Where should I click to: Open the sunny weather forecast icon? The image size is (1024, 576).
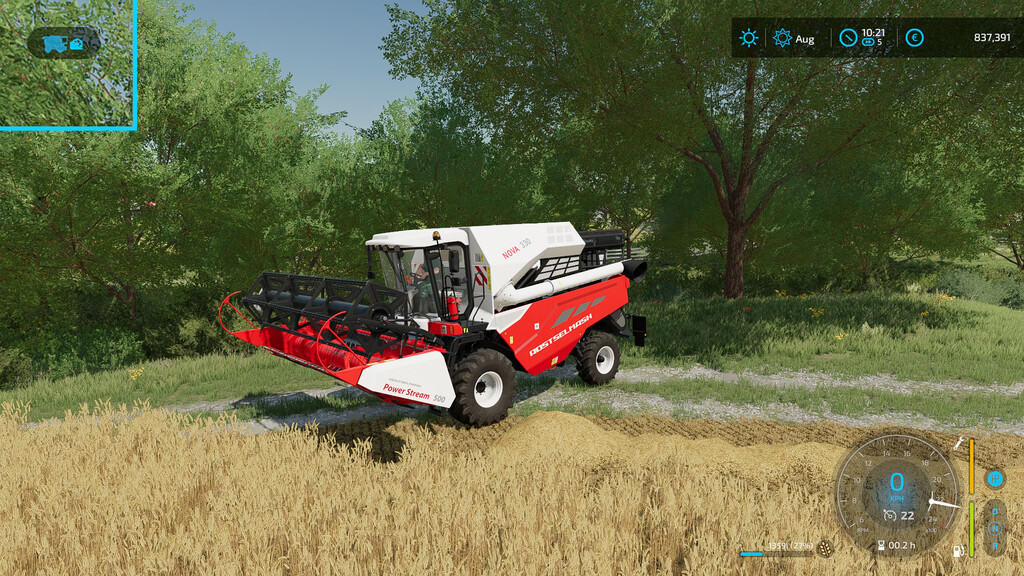[x=748, y=38]
